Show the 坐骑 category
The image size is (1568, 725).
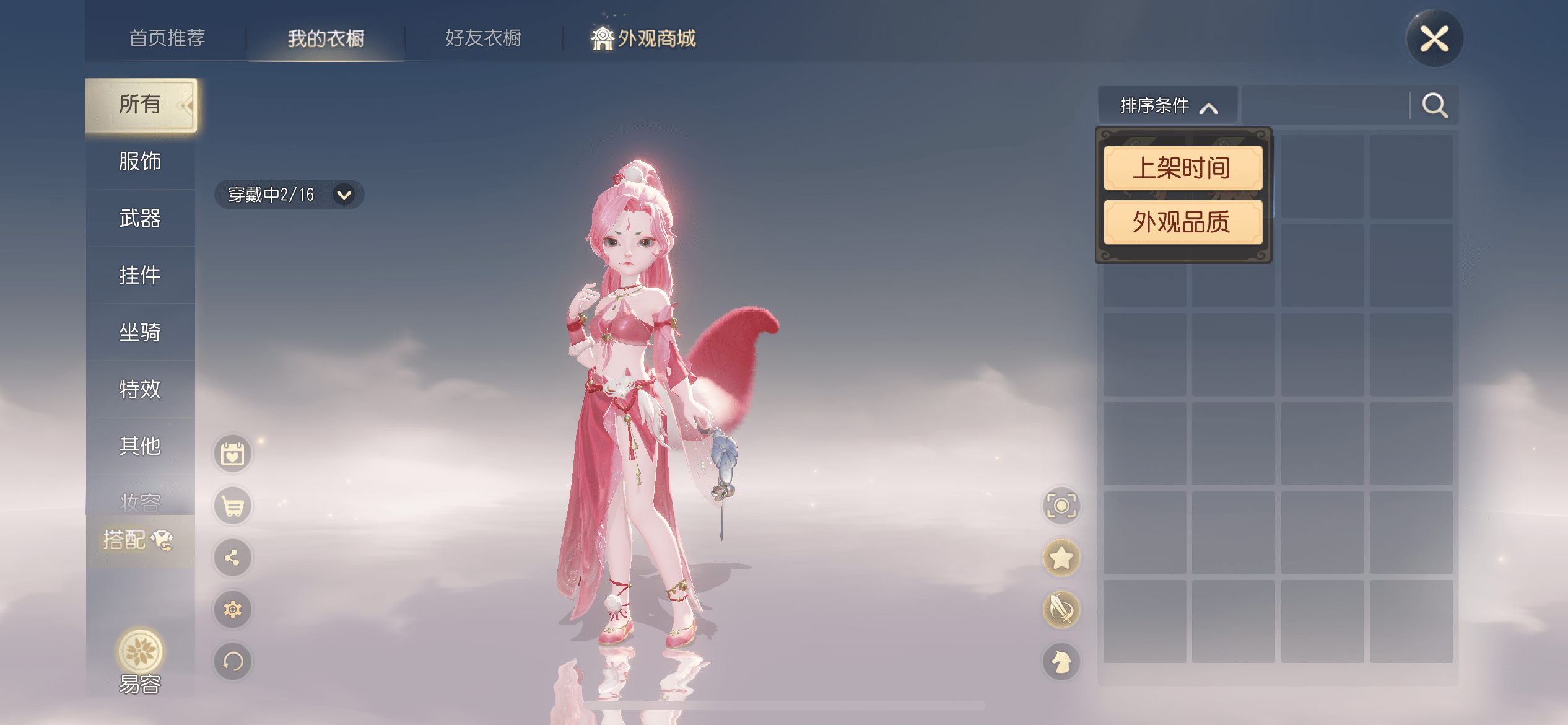click(x=140, y=332)
